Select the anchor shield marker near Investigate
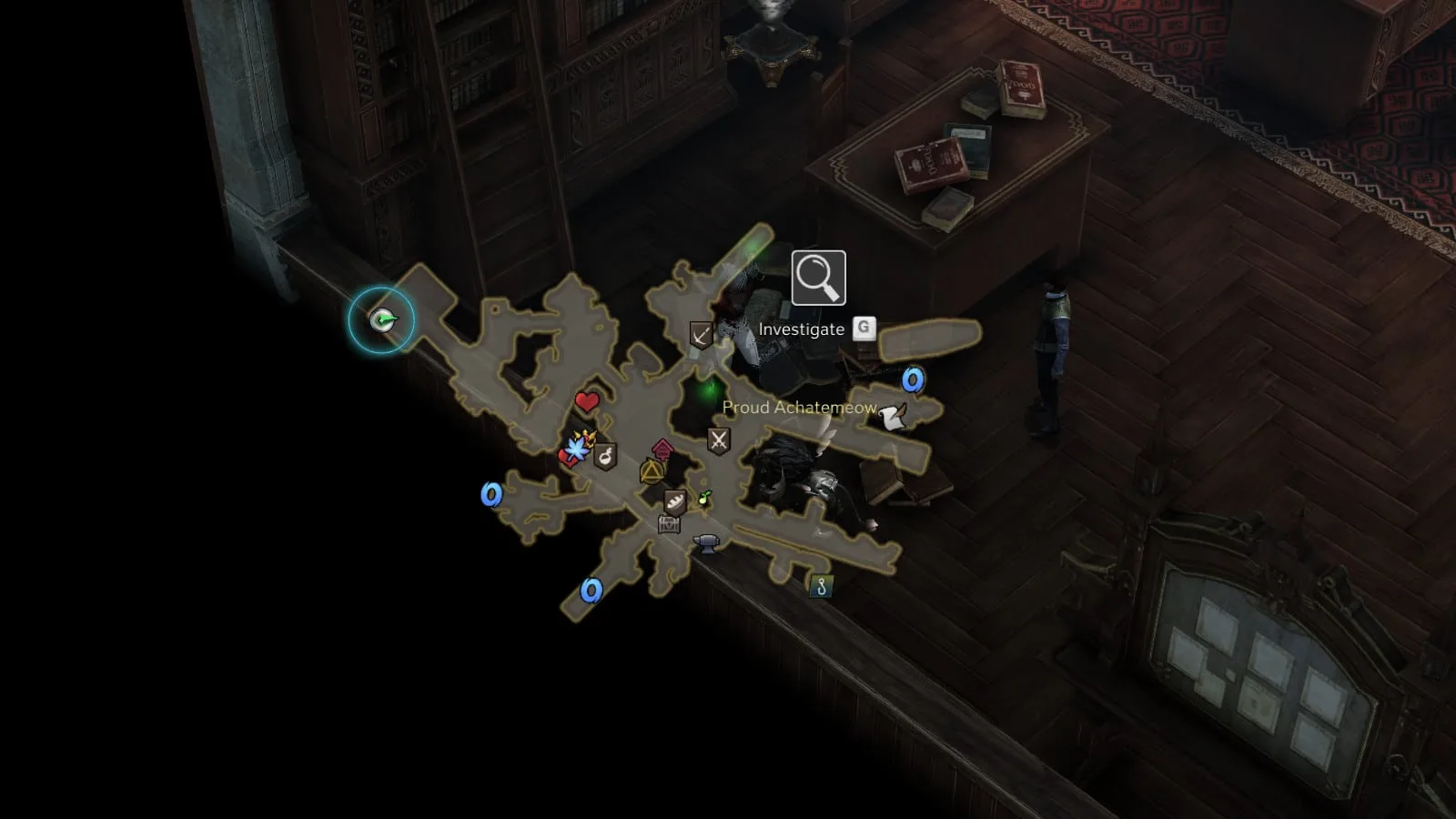 (x=701, y=335)
